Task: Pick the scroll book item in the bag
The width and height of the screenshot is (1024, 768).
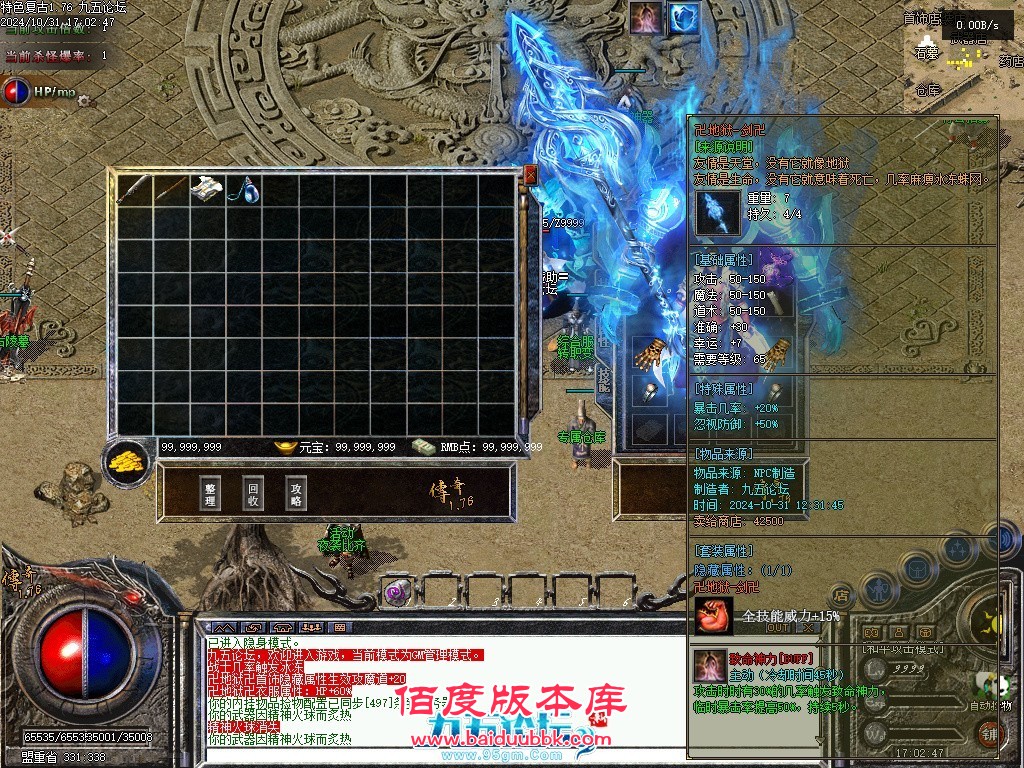Action: click(207, 190)
